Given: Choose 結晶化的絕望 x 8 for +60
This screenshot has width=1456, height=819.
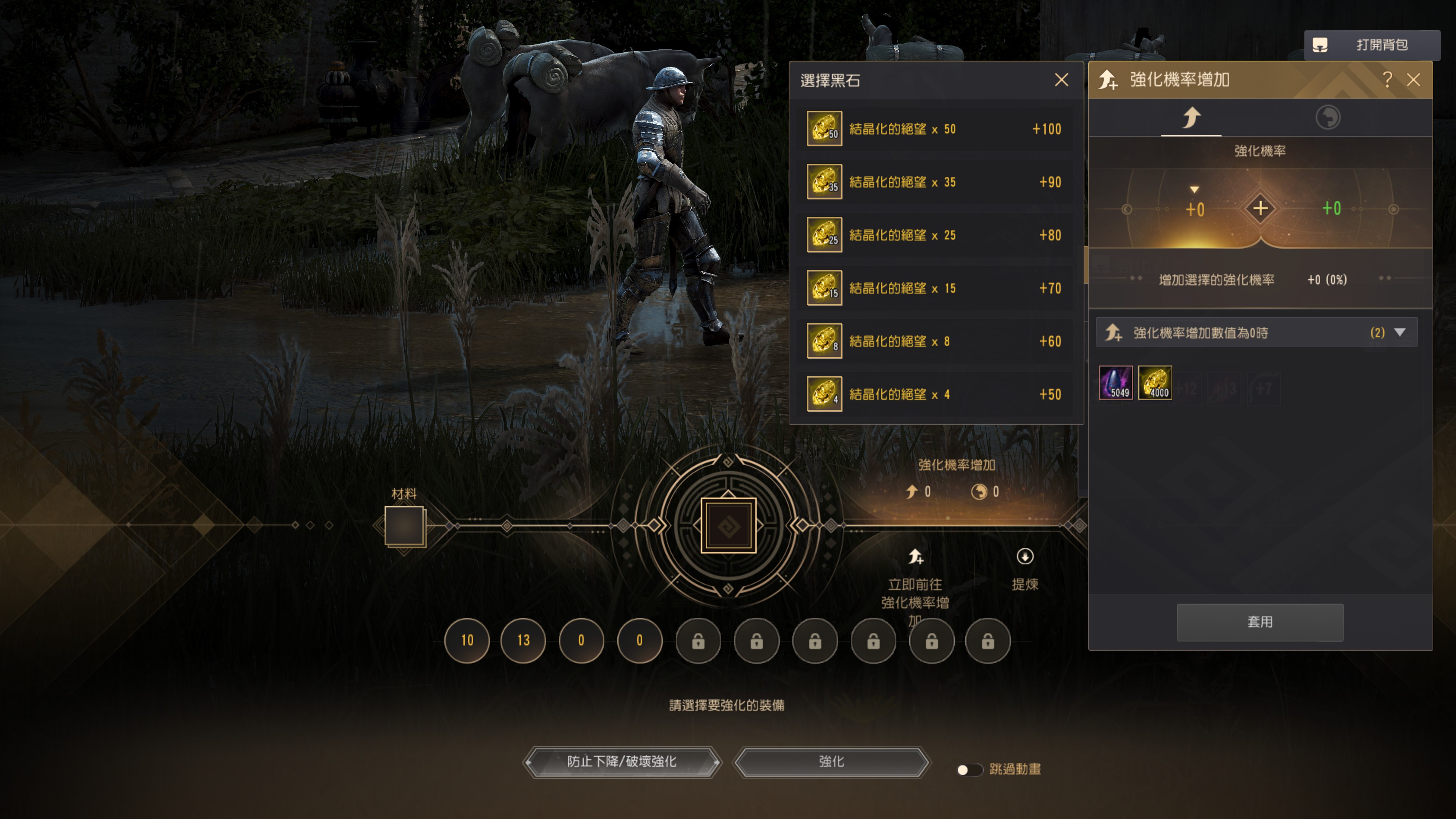Looking at the screenshot, I should tap(935, 341).
